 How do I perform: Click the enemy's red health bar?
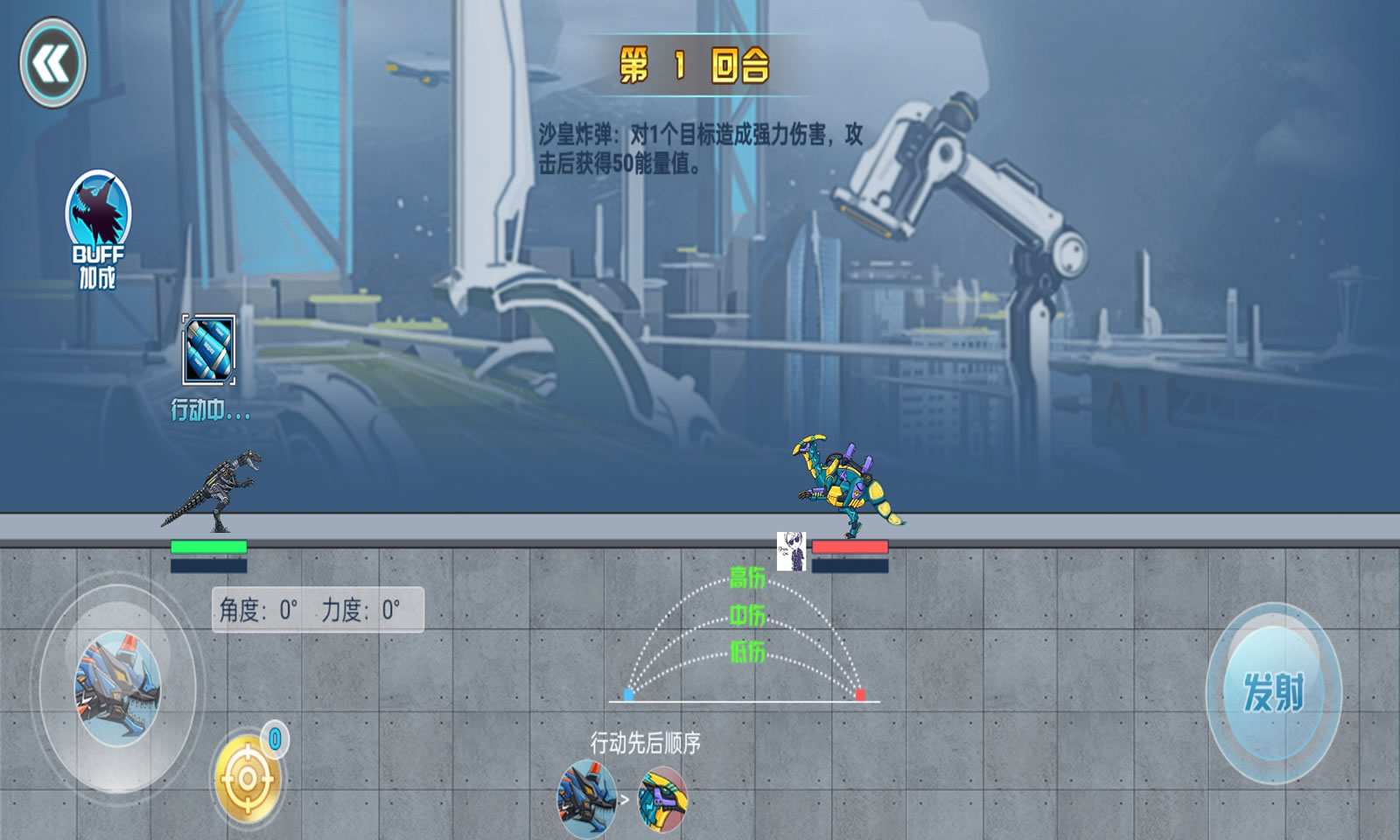click(850, 546)
